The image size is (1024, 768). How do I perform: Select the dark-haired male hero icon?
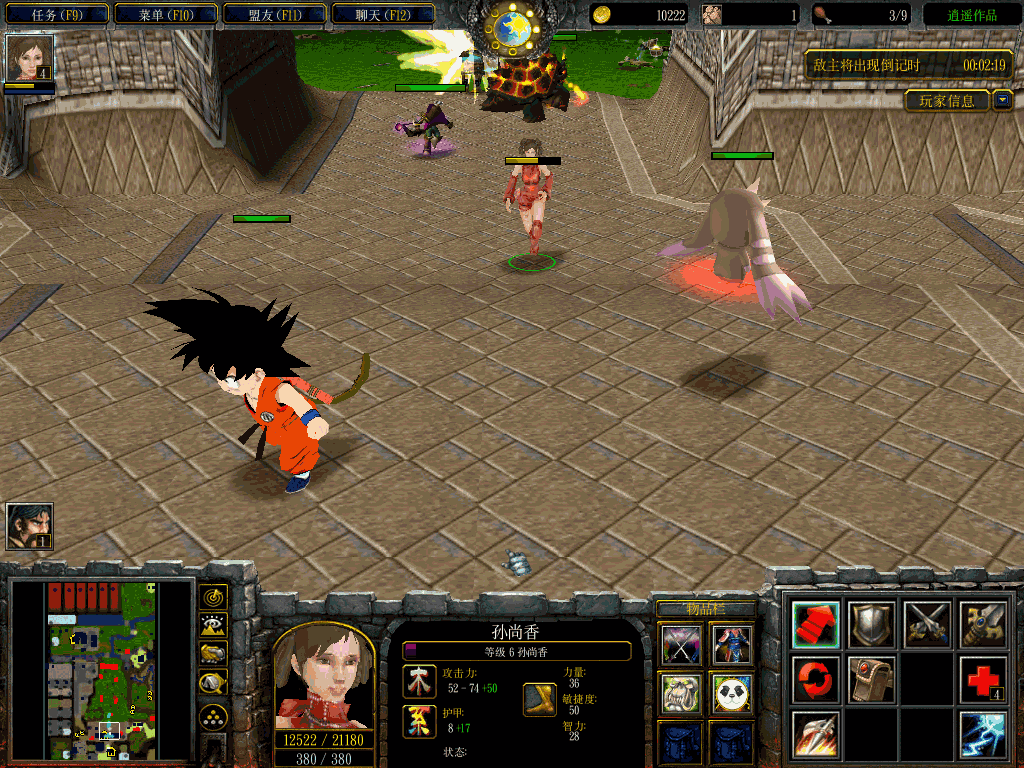pos(29,526)
